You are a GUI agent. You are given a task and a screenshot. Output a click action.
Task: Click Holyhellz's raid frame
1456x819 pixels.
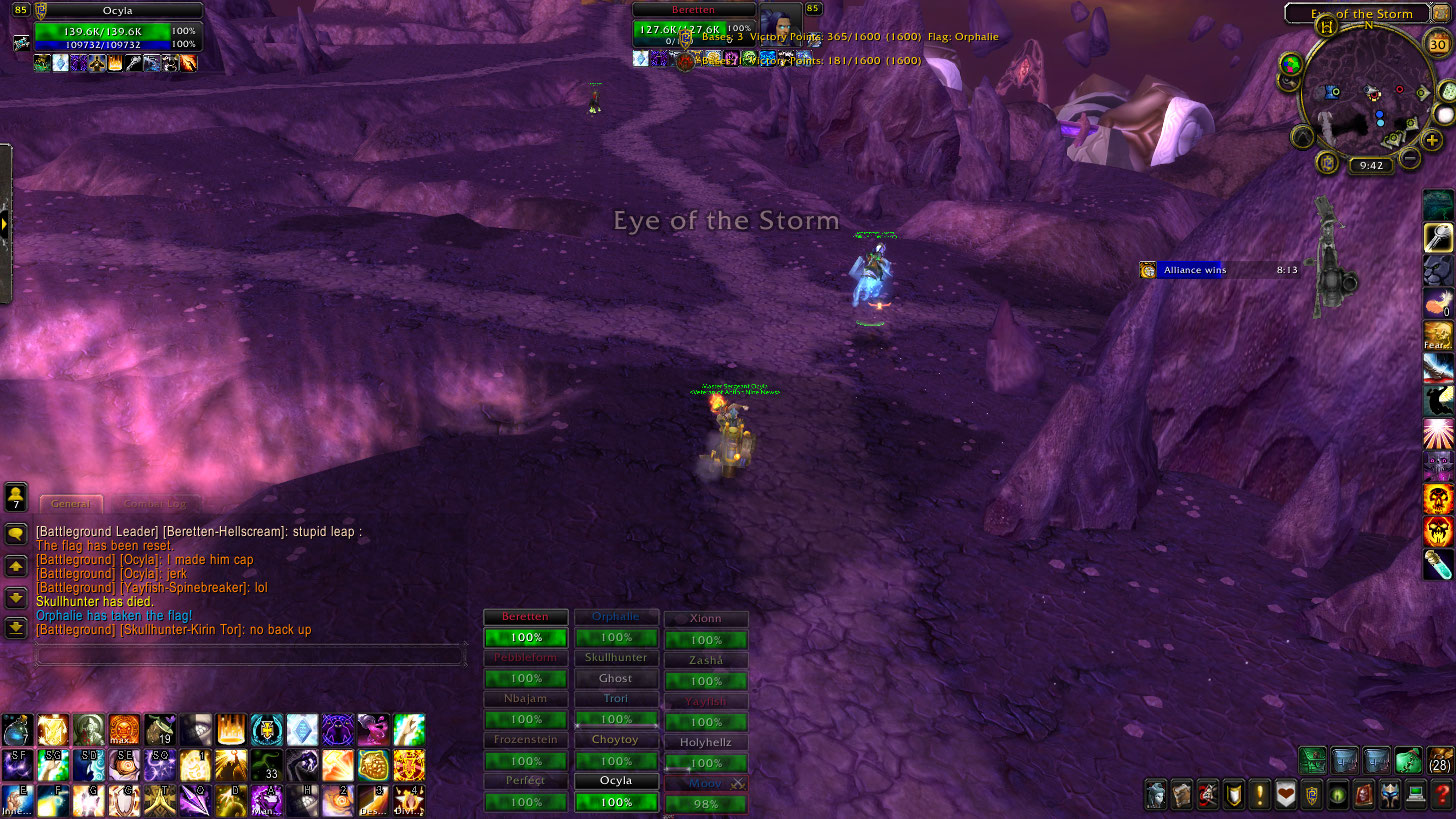[x=706, y=754]
